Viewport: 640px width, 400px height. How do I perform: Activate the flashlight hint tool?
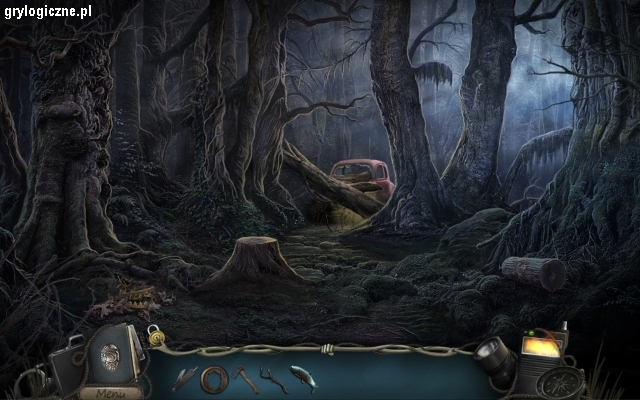coord(493,357)
